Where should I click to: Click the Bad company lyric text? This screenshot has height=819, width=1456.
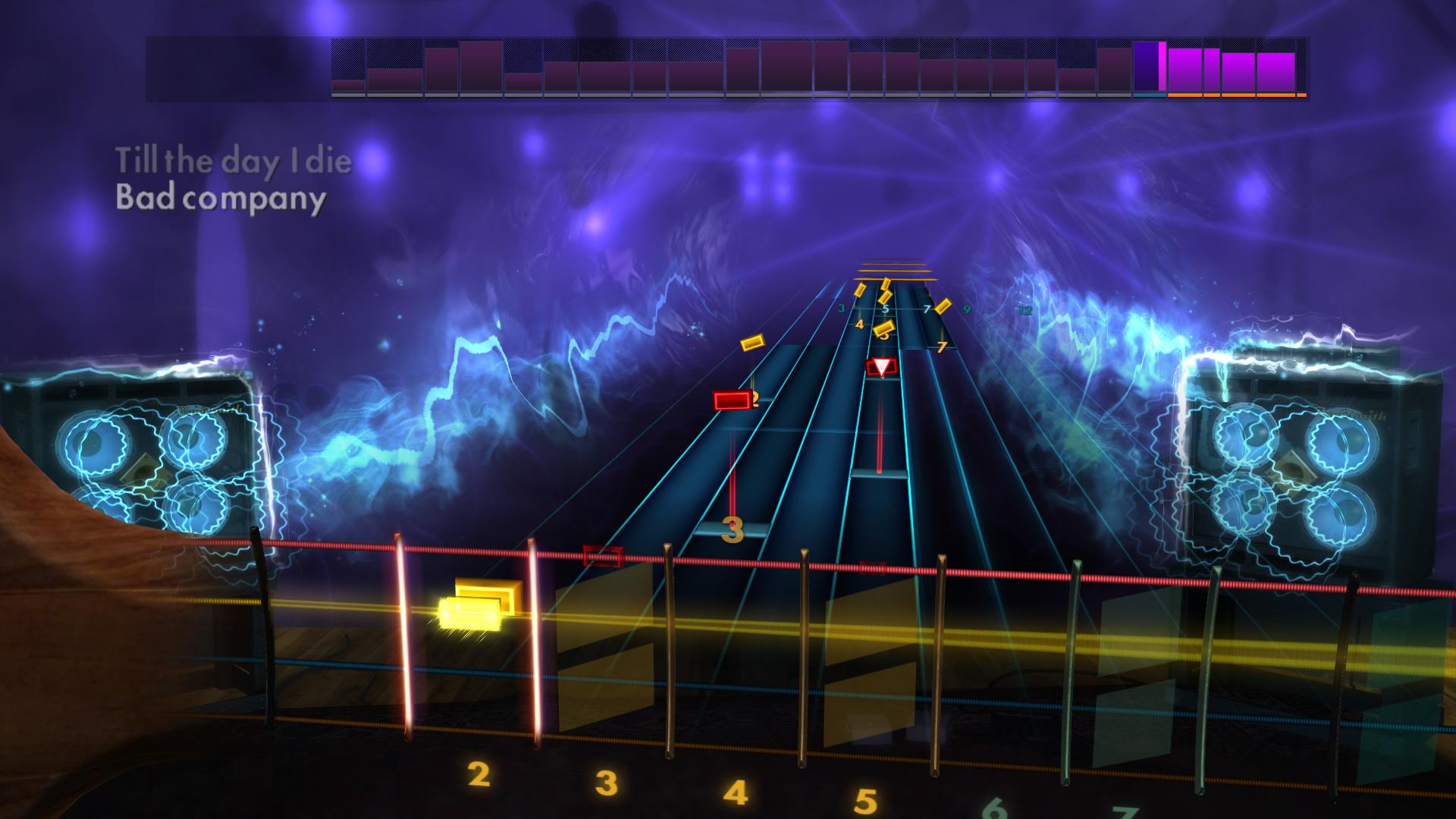[x=220, y=199]
